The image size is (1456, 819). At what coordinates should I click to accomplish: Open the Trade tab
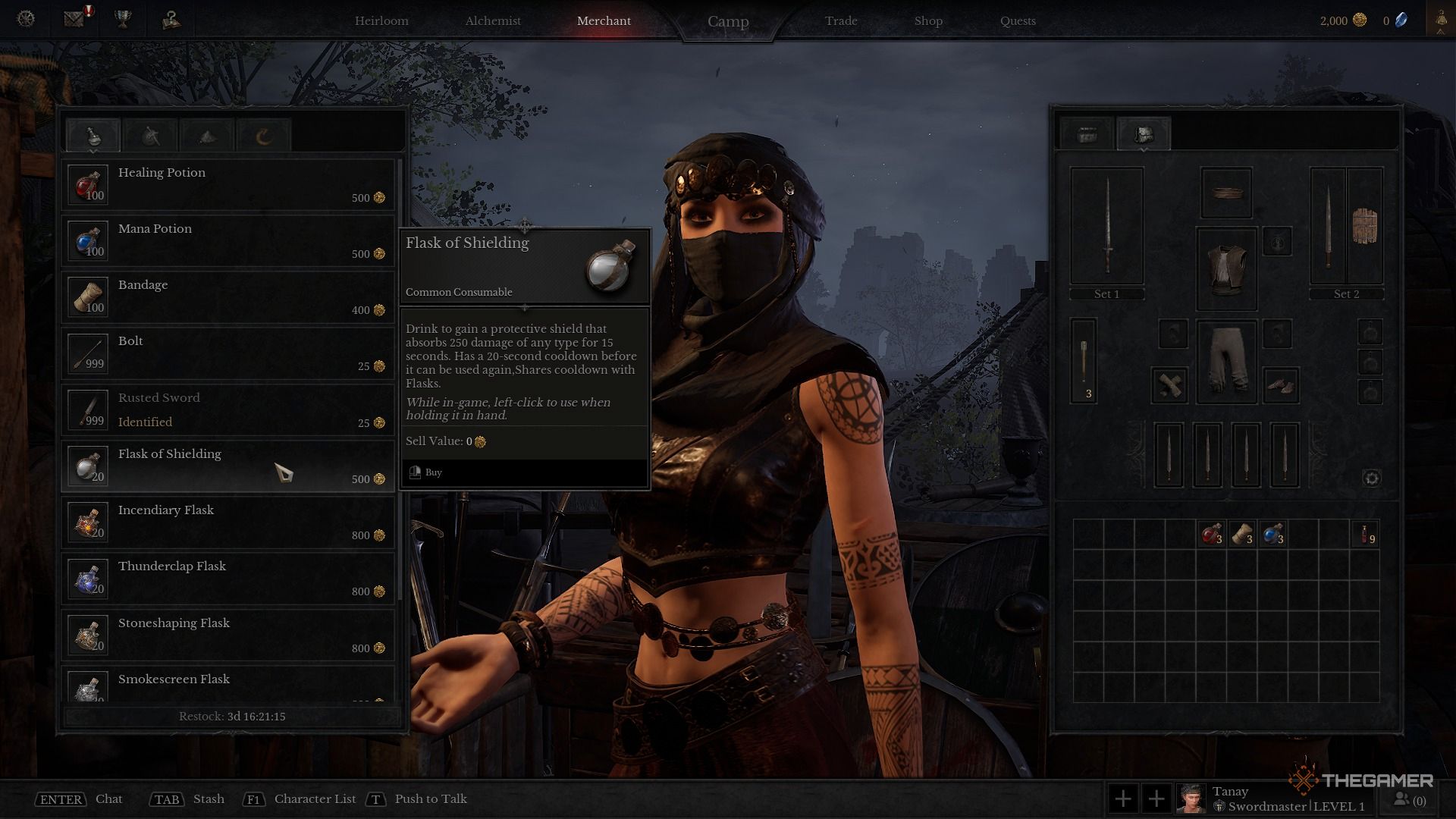click(841, 20)
